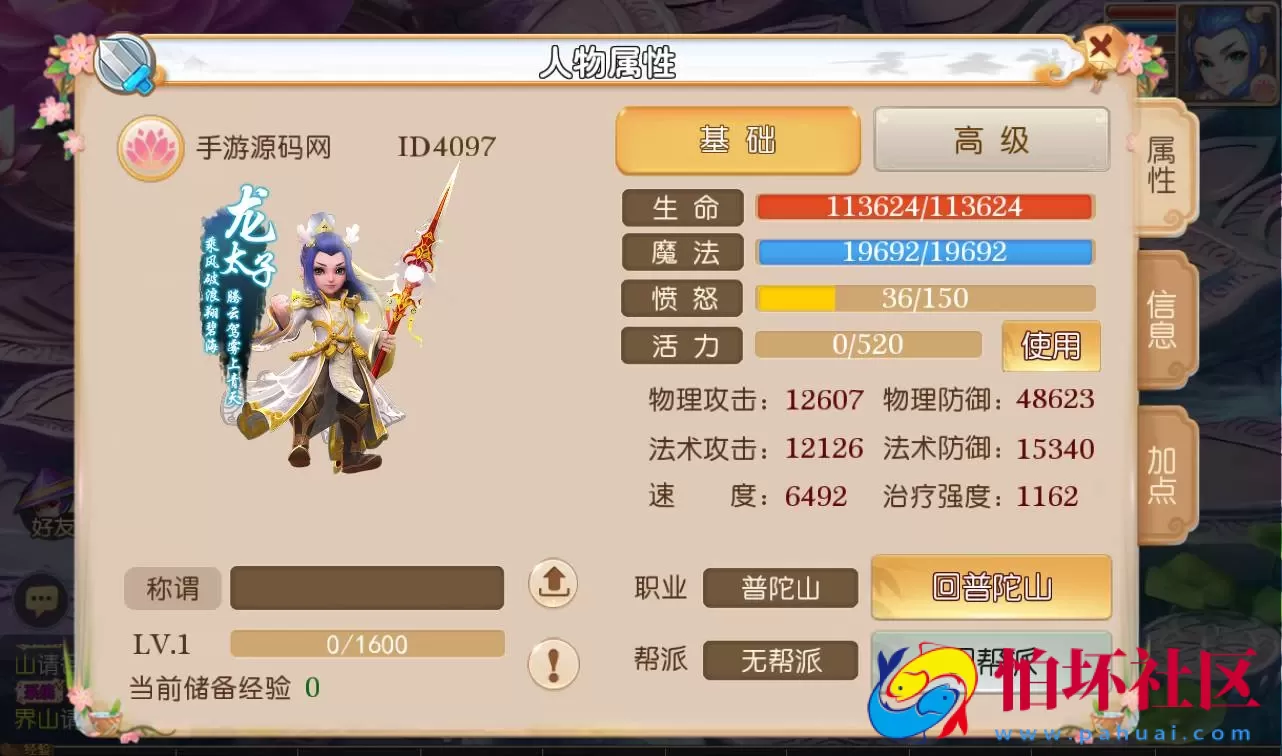Switch to the 基础 attributes tab
The height and width of the screenshot is (756, 1282).
pyautogui.click(x=737, y=140)
